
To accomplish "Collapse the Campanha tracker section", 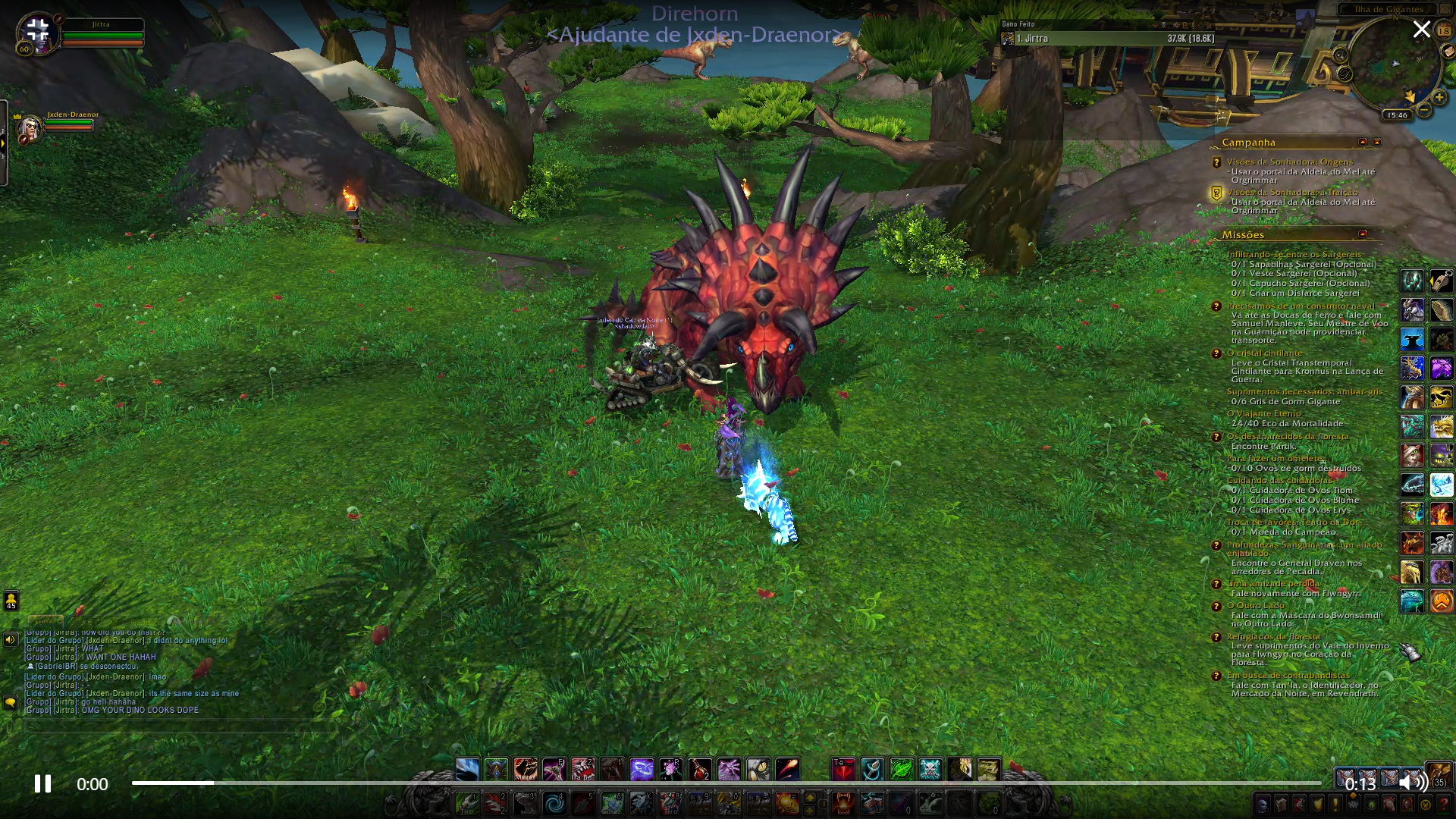I will tap(1363, 142).
